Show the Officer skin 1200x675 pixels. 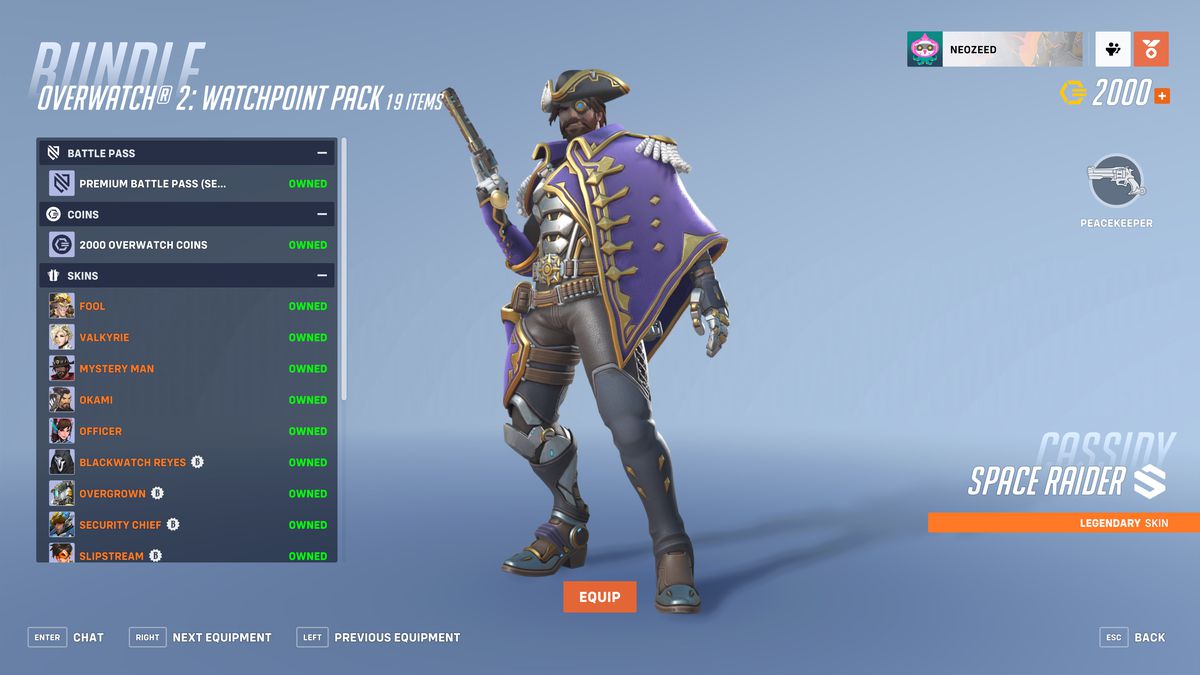[x=187, y=431]
